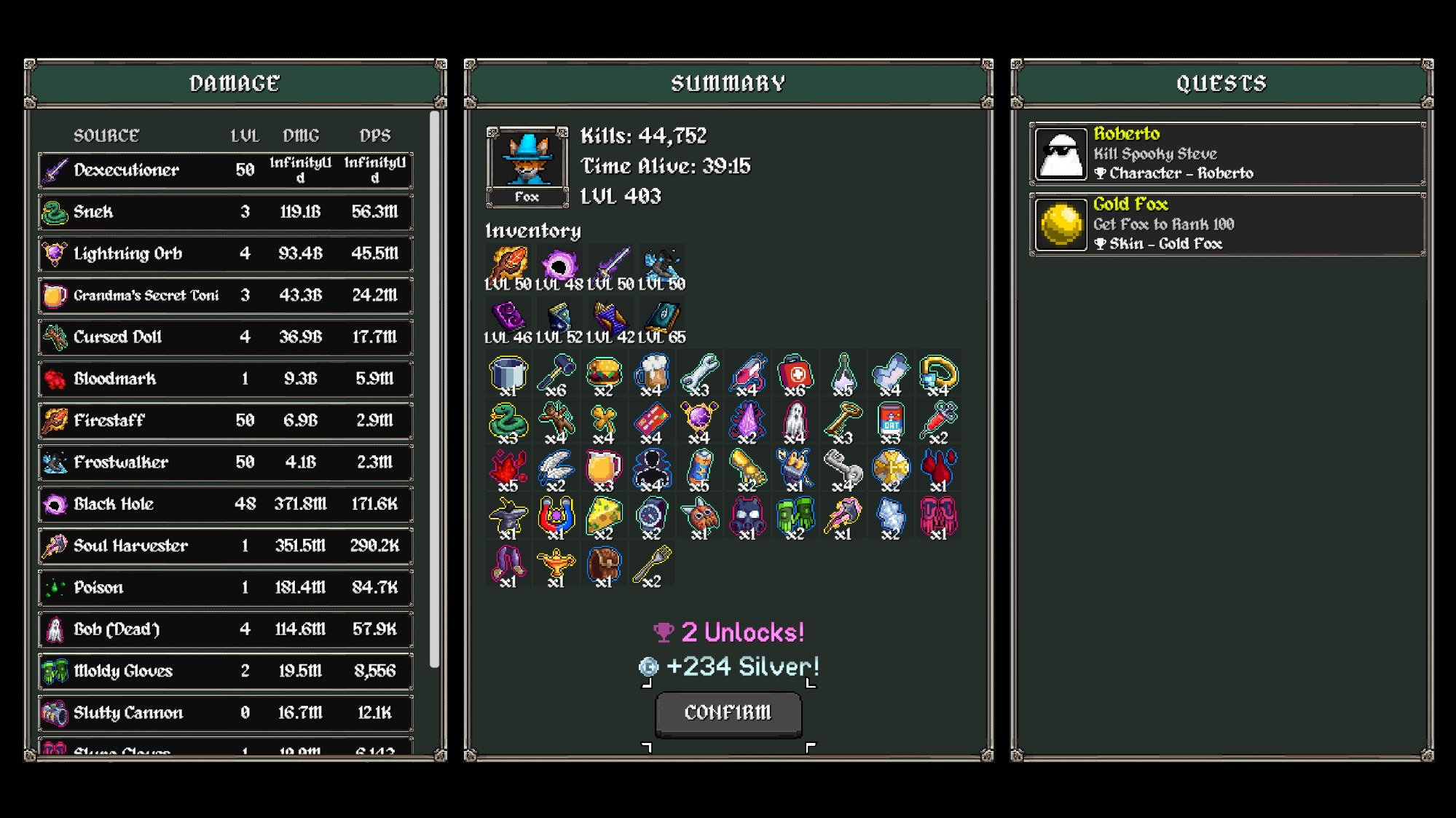This screenshot has width=1456, height=818.
Task: Click the golden genie lamp item
Action: [556, 564]
